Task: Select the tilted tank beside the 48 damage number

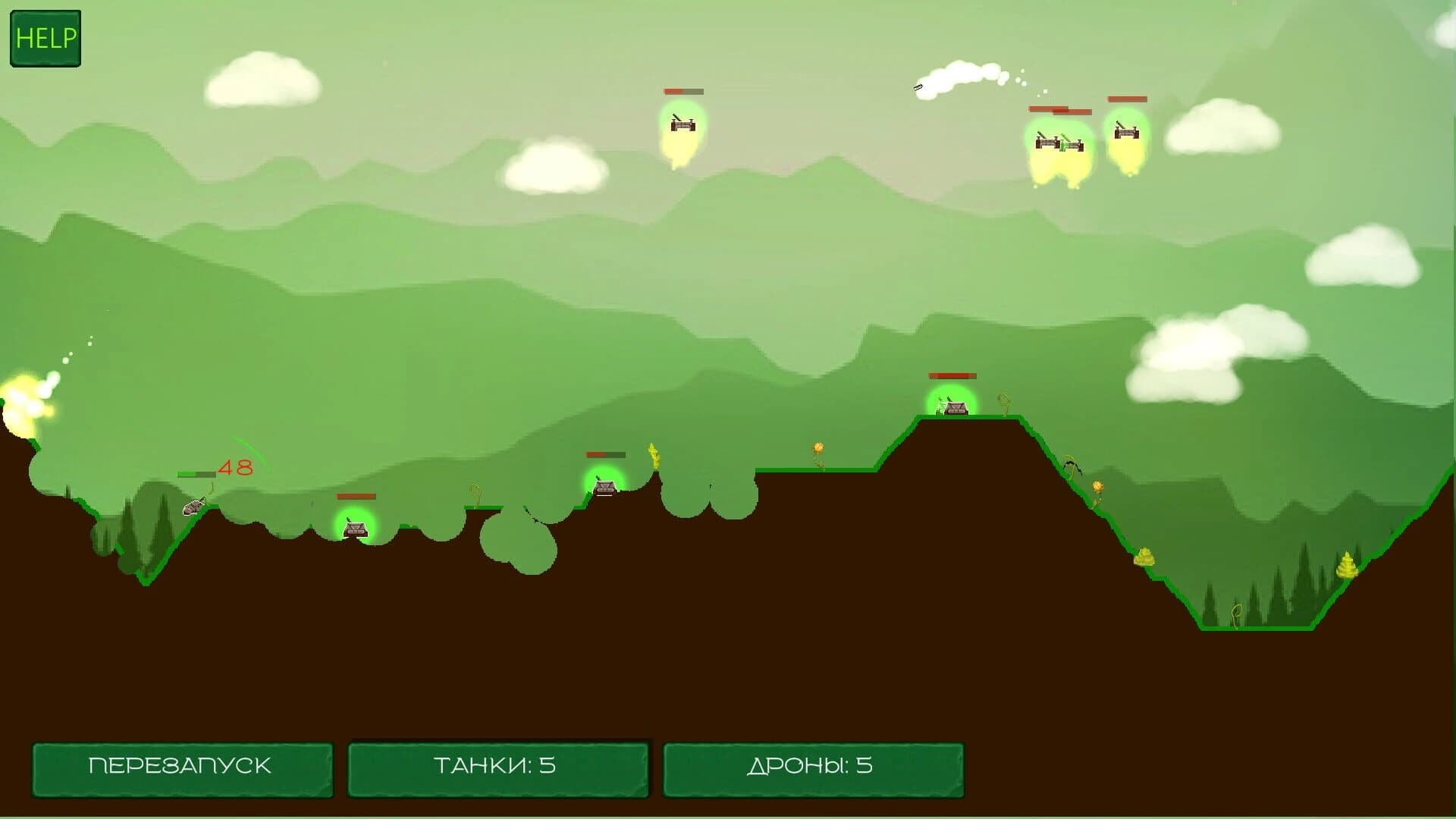Action: click(195, 507)
